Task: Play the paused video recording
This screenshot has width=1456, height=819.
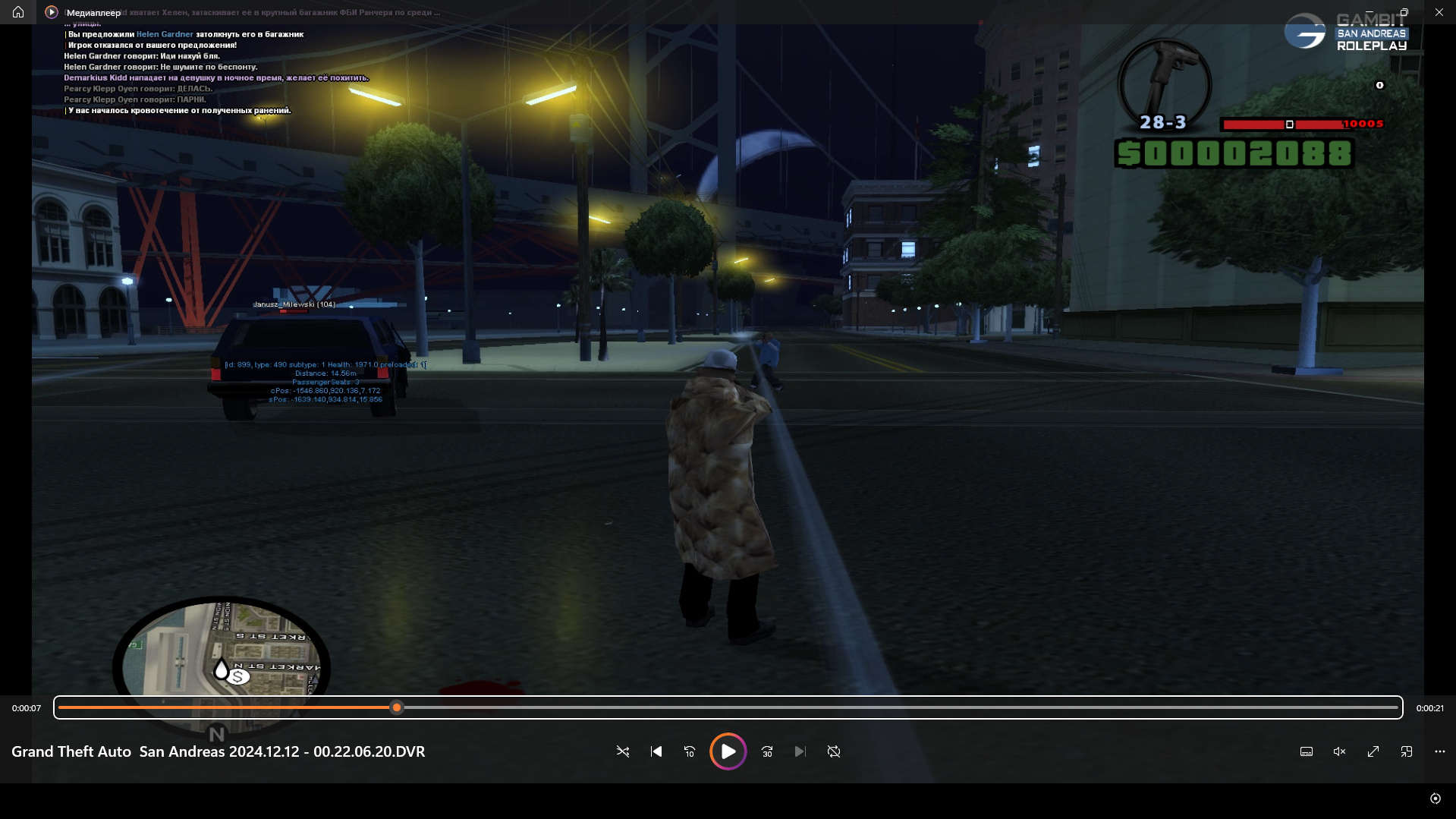Action: 728,751
